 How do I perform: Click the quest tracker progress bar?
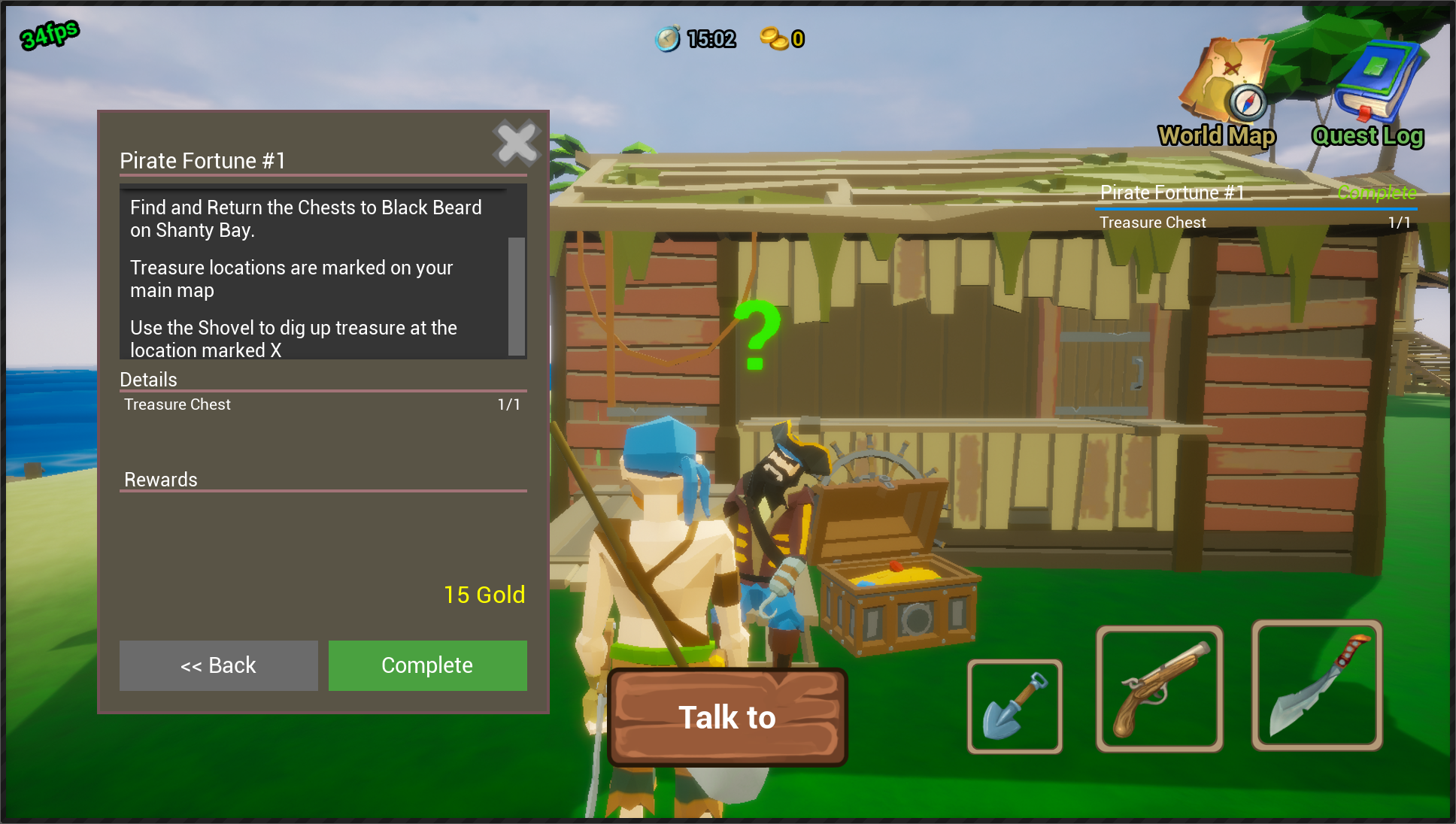click(x=1254, y=208)
